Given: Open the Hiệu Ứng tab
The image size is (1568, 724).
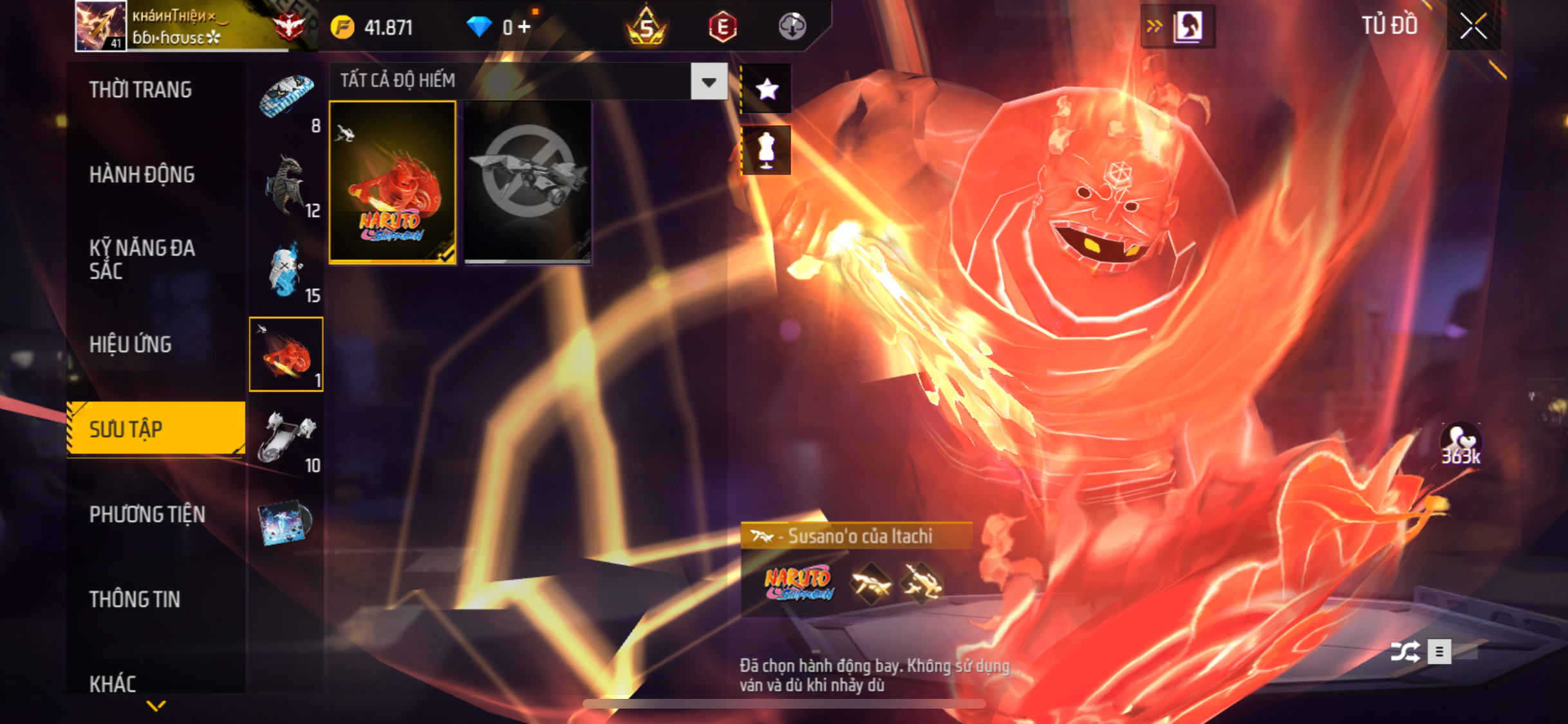Looking at the screenshot, I should coord(130,344).
